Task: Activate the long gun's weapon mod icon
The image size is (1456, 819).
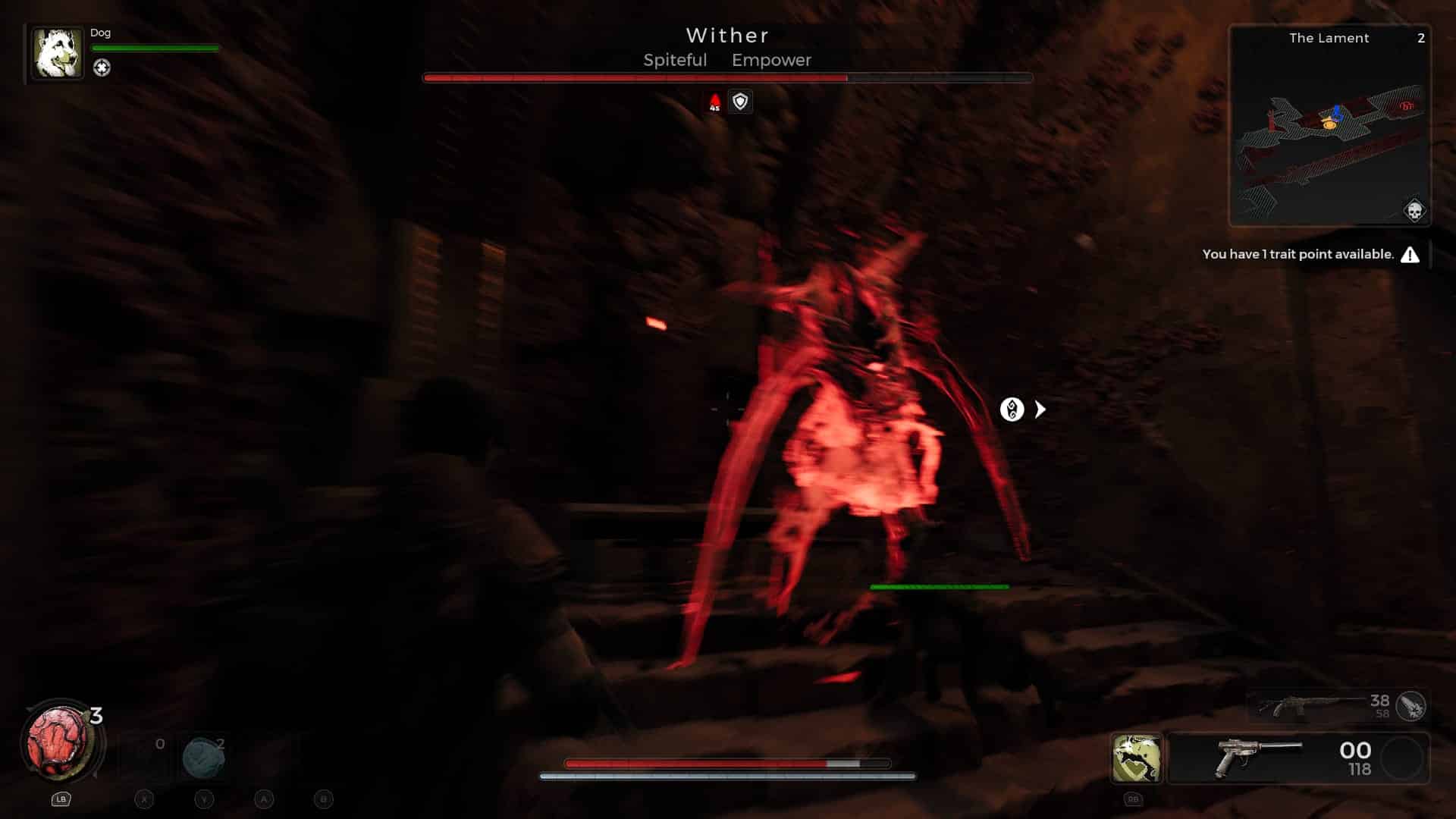Action: (x=1410, y=706)
